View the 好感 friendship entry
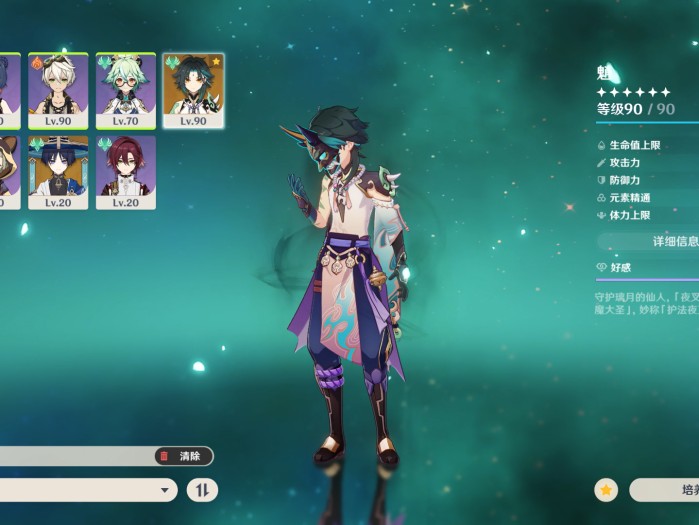Screen dimensions: 699x525 tap(620, 267)
